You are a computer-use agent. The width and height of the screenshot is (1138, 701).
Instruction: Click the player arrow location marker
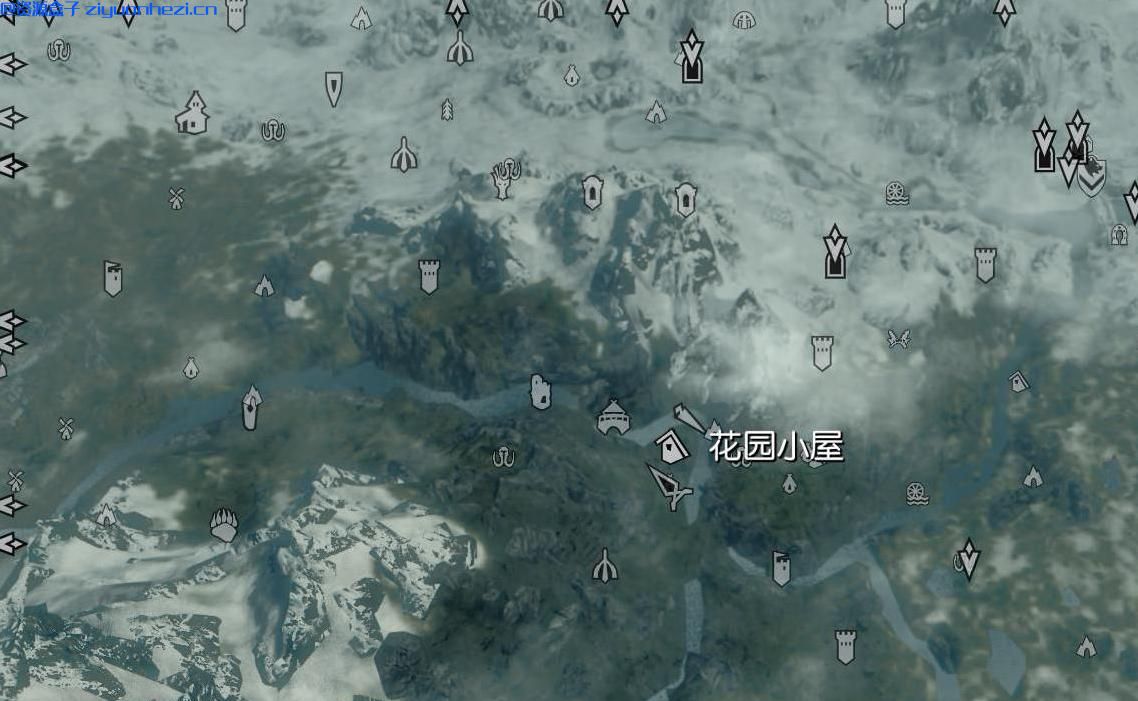point(669,486)
